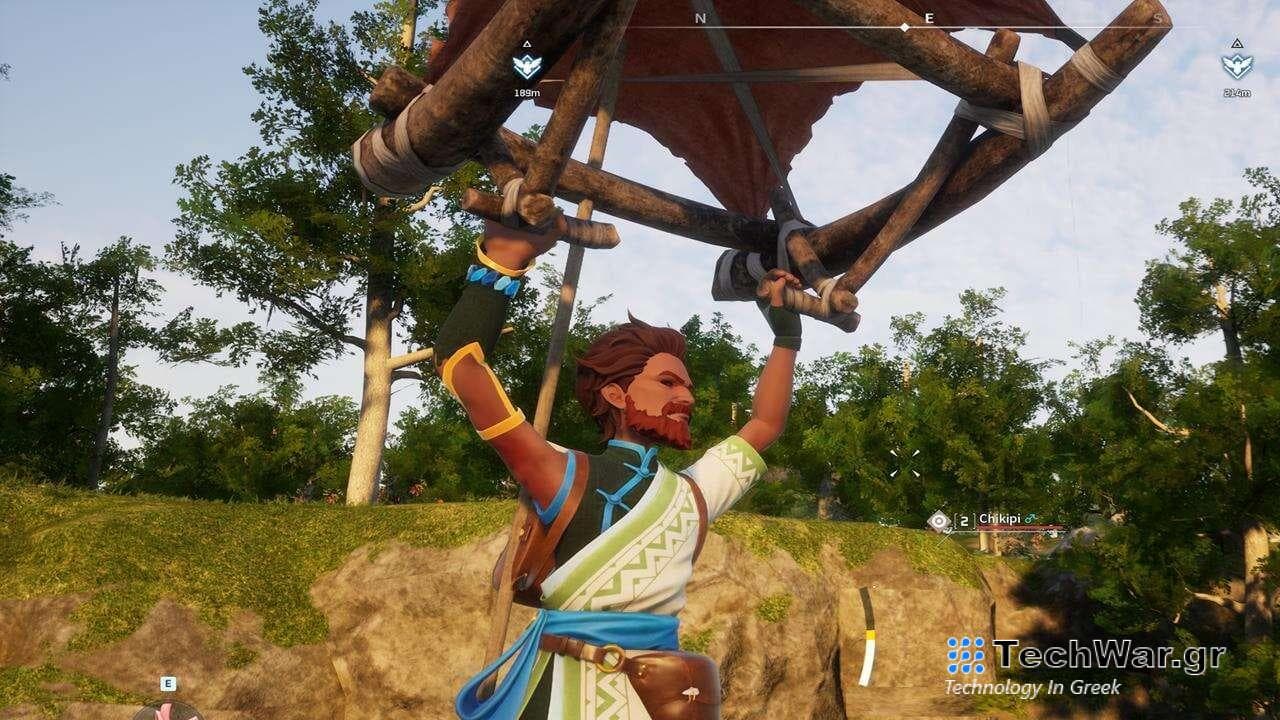Click the 189m distance label
1280x720 pixels.
click(527, 91)
